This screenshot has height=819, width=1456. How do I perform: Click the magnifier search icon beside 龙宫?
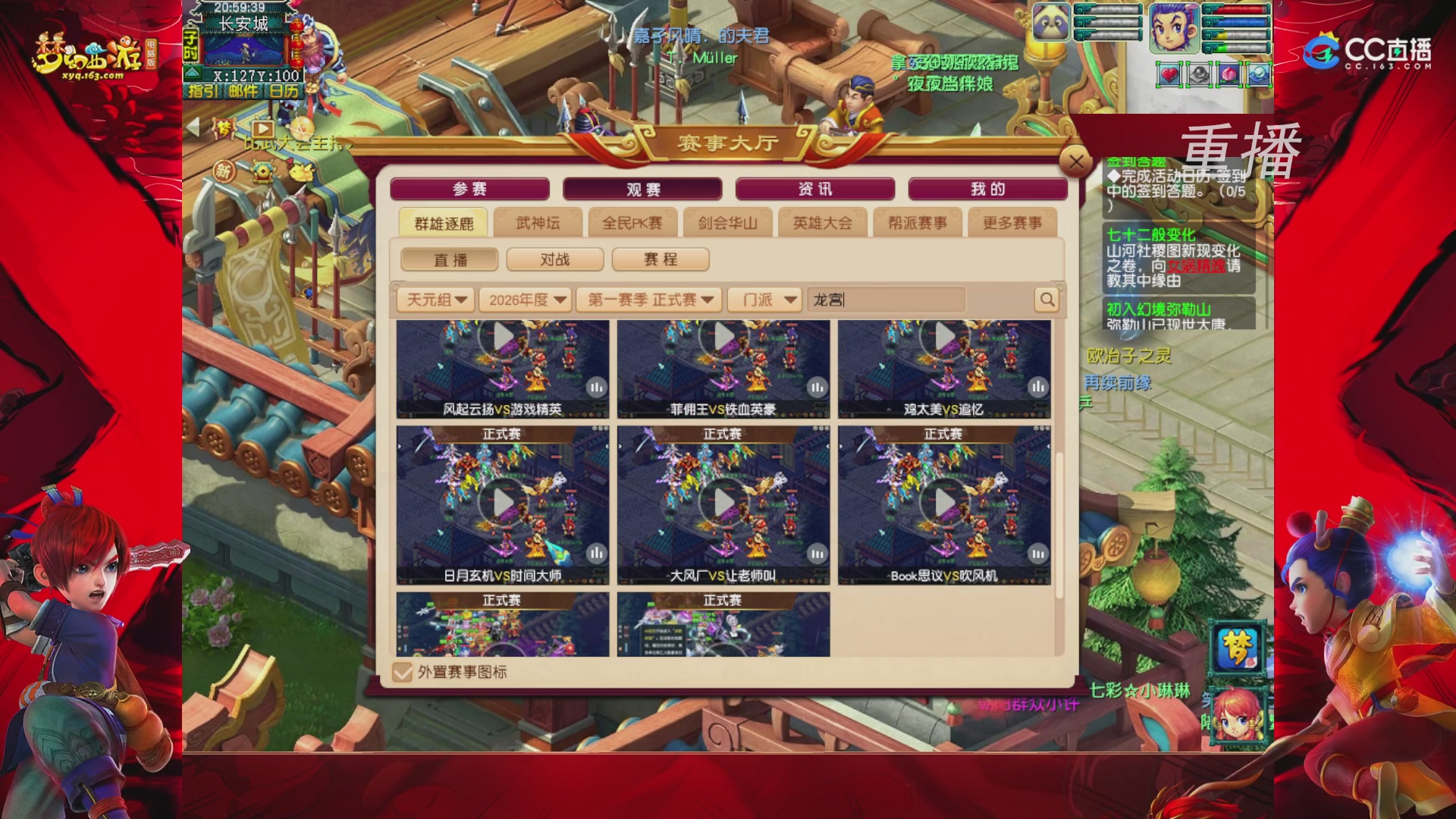click(1046, 300)
